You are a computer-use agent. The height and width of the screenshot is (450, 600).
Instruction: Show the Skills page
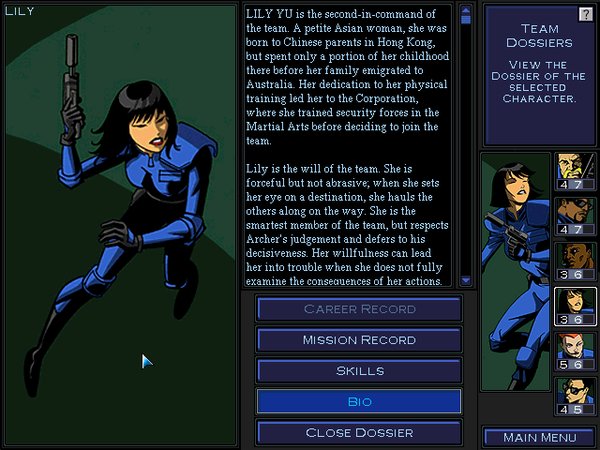pyautogui.click(x=359, y=371)
